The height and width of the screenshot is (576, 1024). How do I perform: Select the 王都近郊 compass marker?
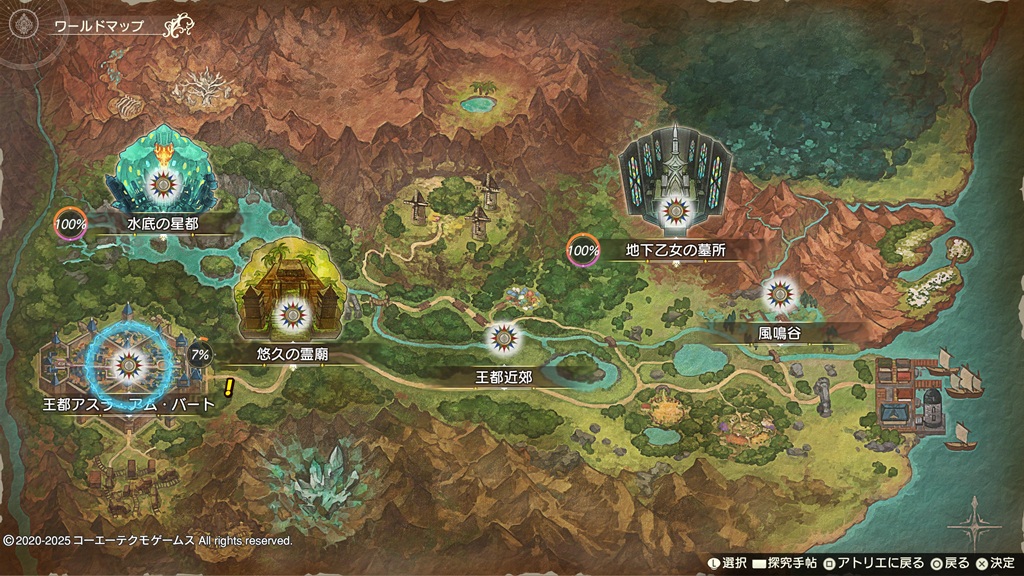tap(502, 338)
